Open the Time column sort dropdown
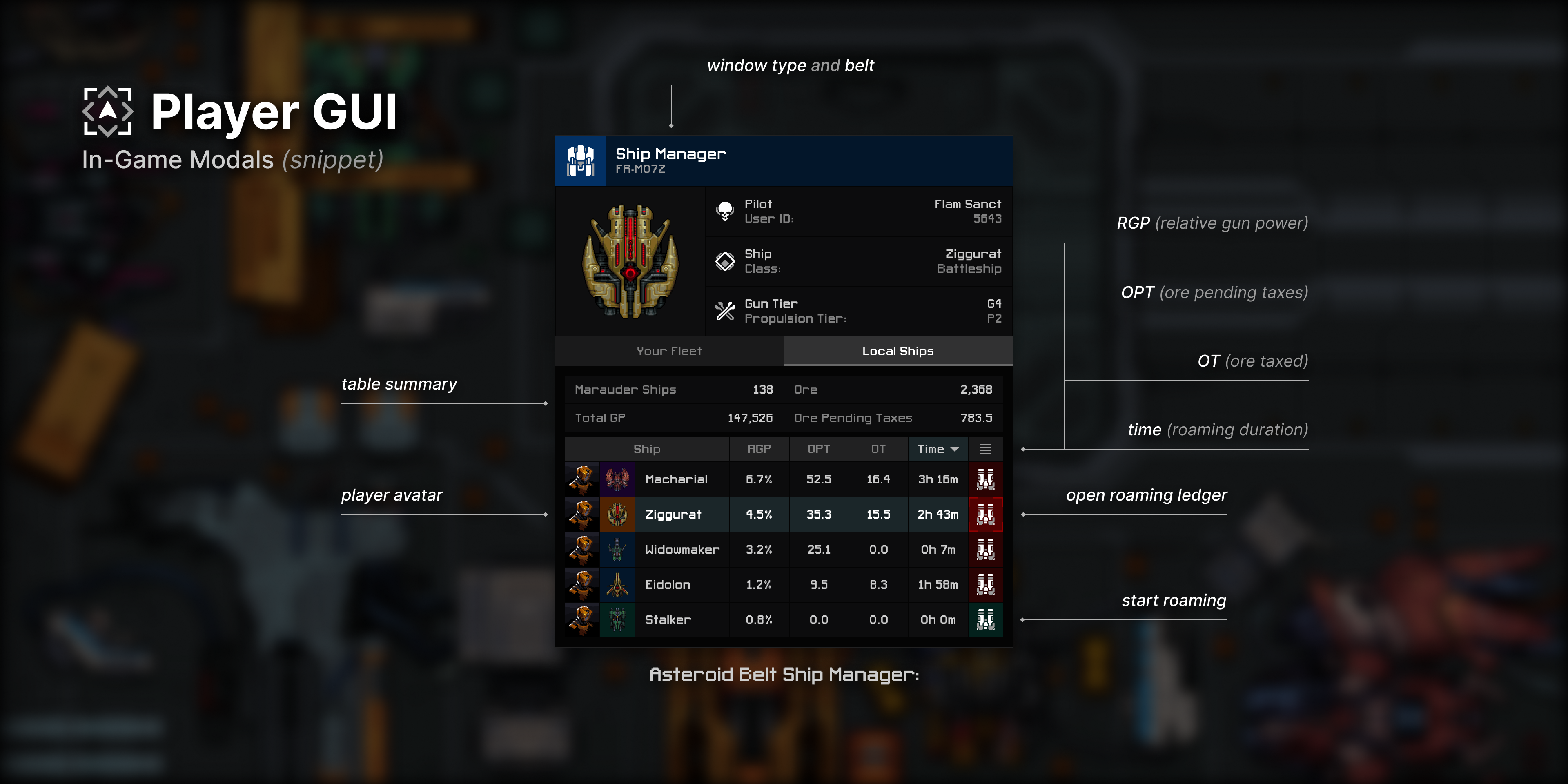Screen dimensions: 1568x784 coord(938,449)
